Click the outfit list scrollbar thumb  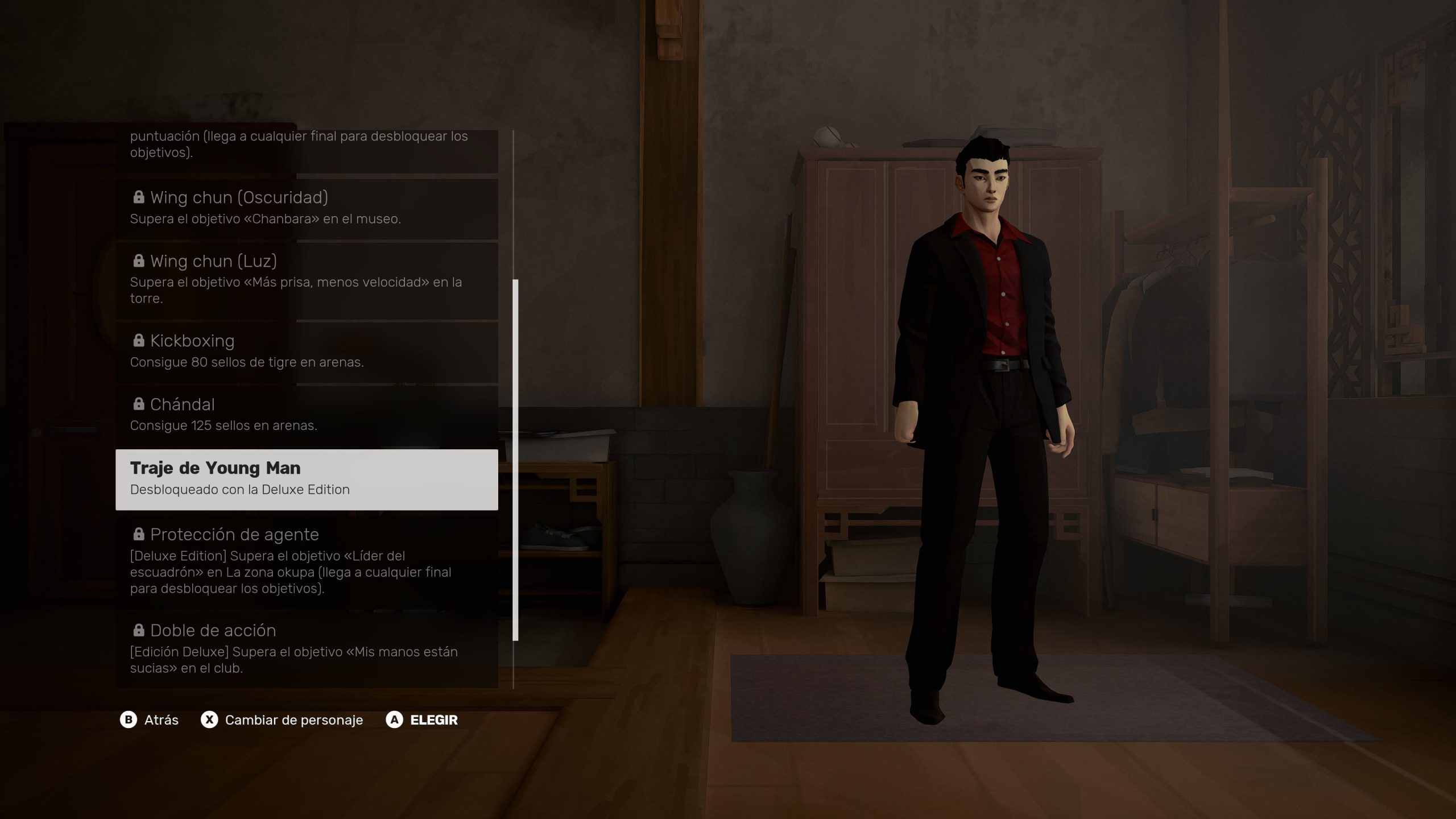click(515, 460)
